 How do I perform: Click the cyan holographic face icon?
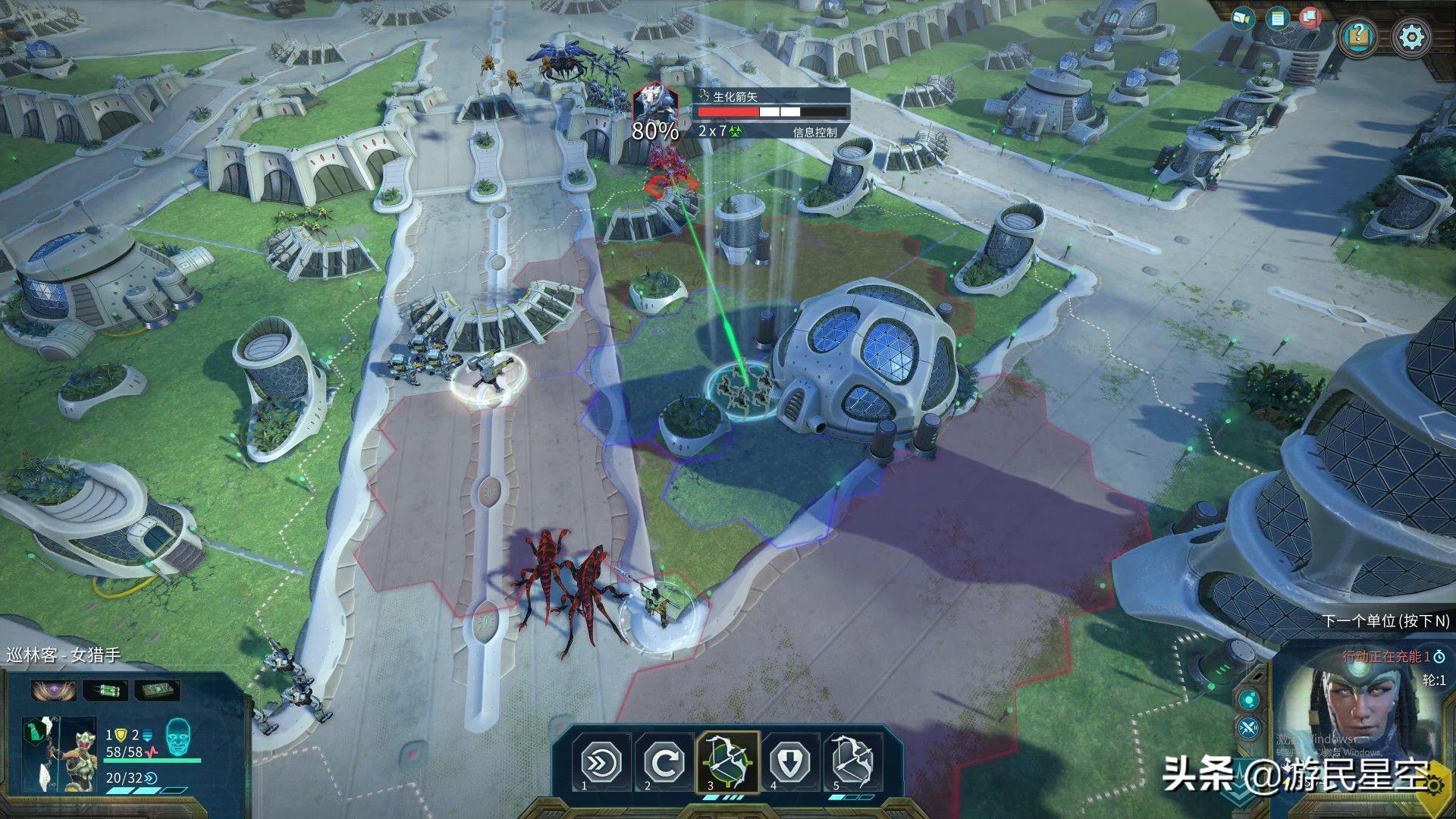177,737
